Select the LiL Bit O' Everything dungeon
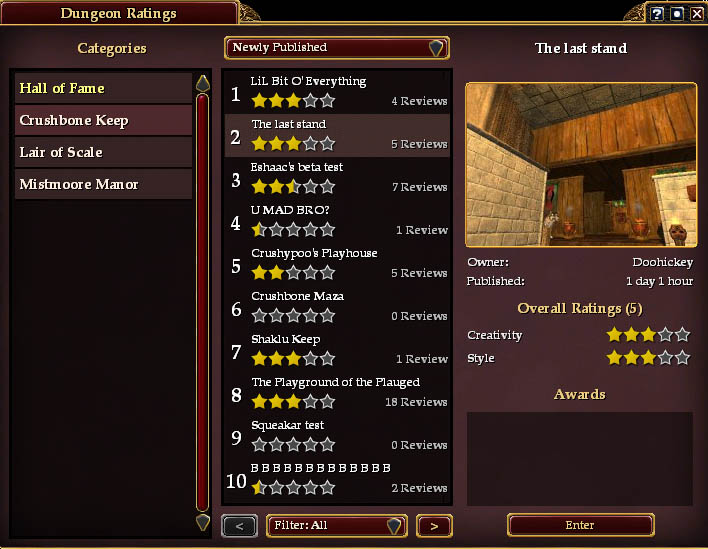The width and height of the screenshot is (708, 549). coord(337,92)
